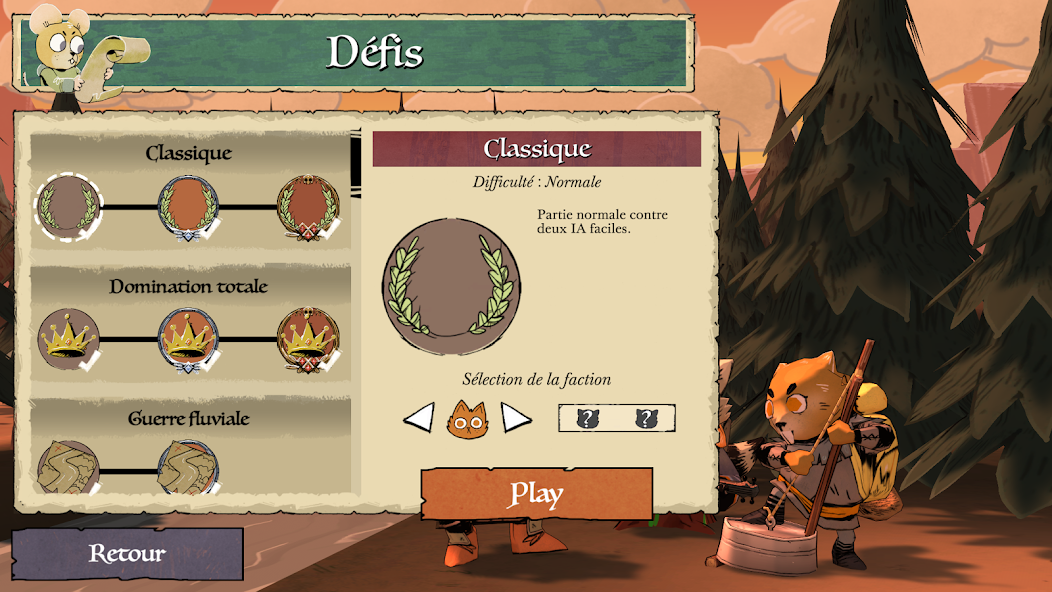
Task: Select the first Domination totale crown medal
Action: coord(69,339)
